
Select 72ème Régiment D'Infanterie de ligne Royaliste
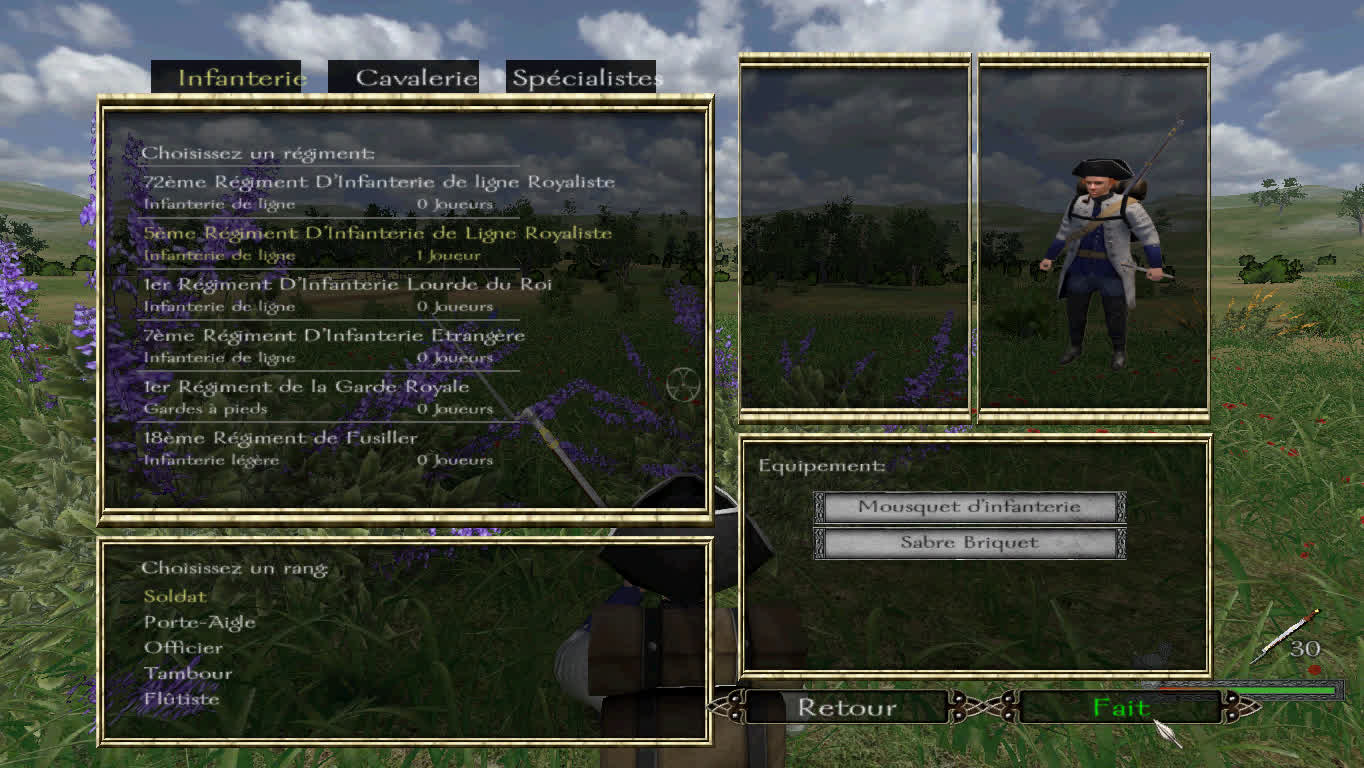coord(378,182)
